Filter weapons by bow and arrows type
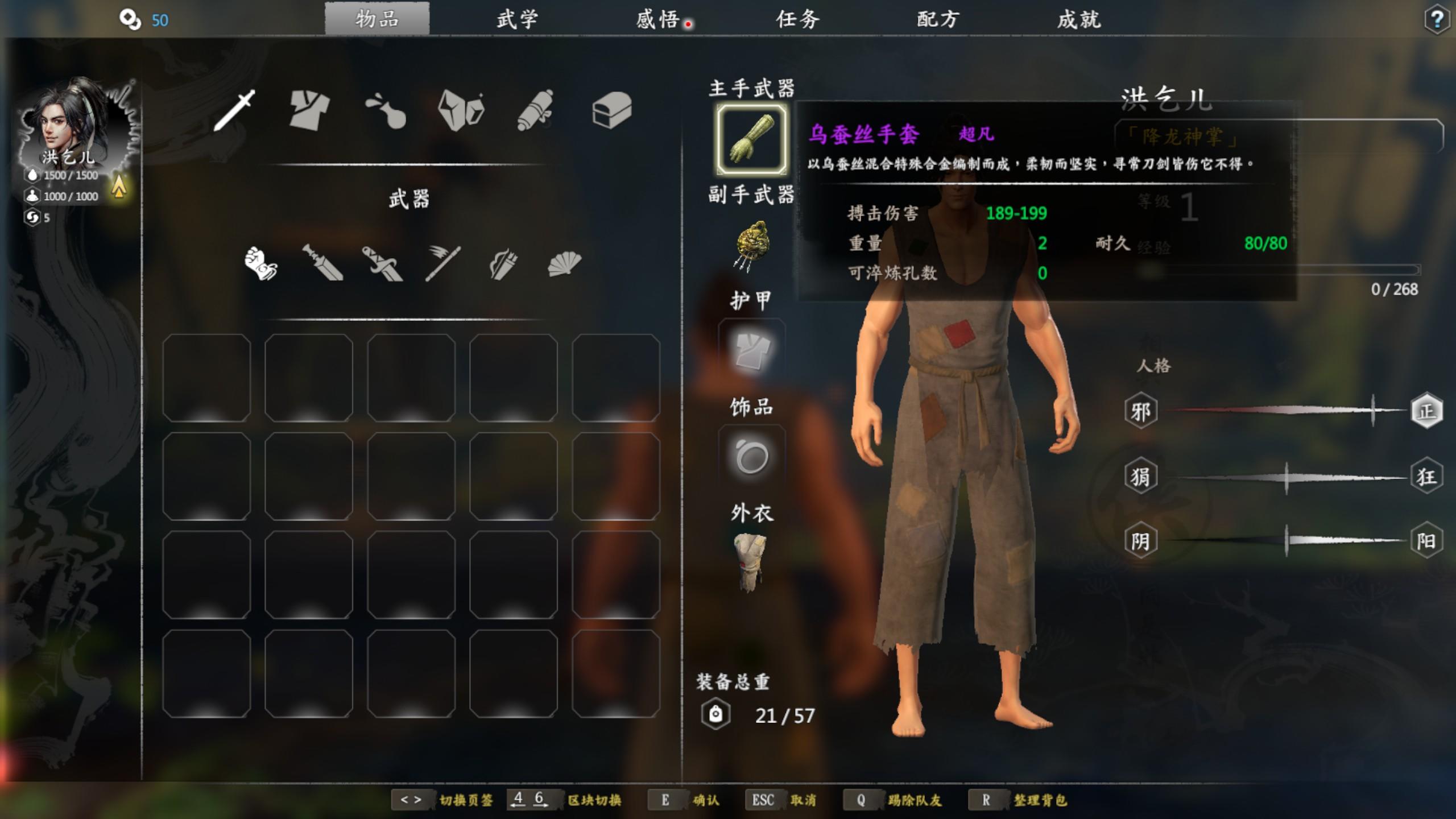The image size is (1456, 819). point(503,264)
